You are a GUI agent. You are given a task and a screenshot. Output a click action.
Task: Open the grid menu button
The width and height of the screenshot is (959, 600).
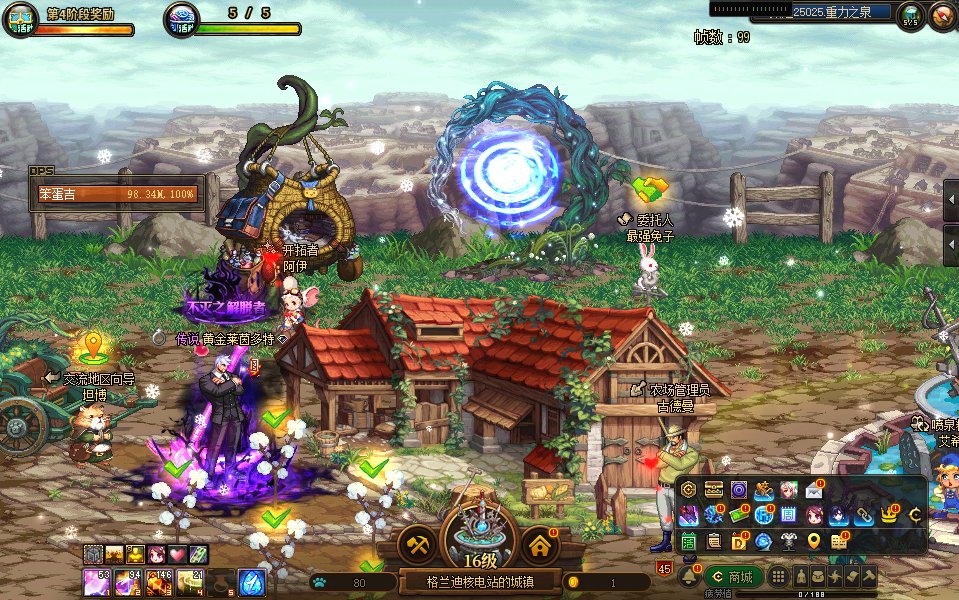(x=778, y=576)
